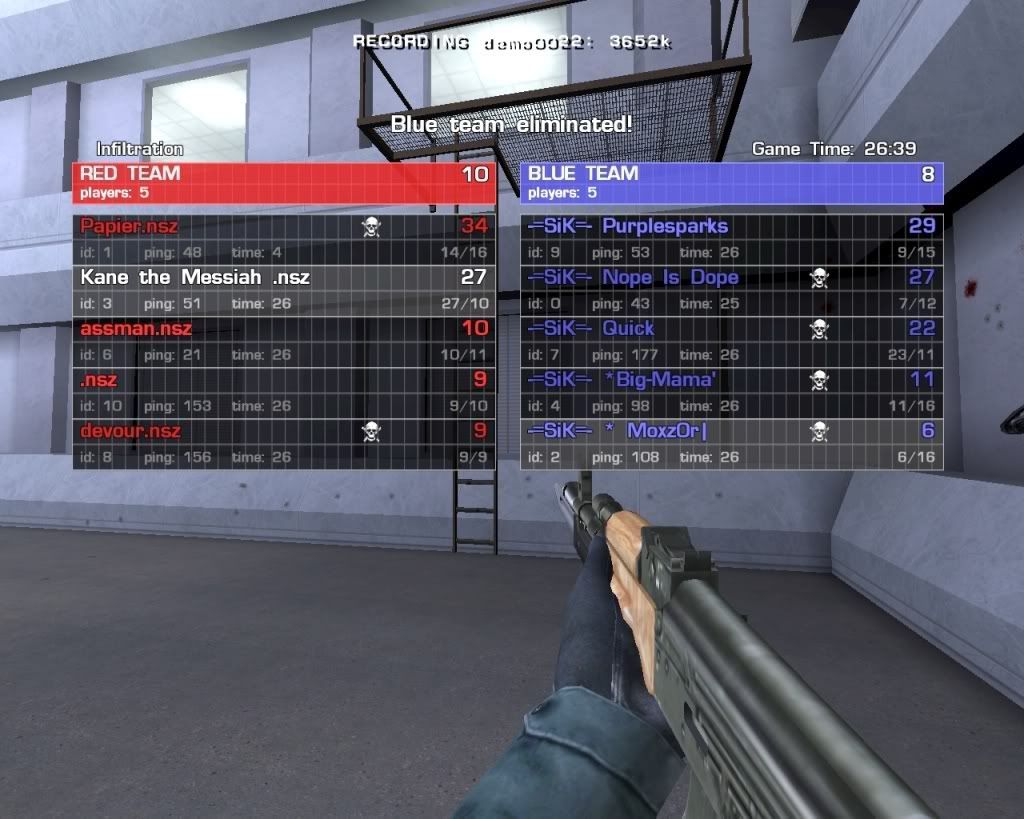Screen dimensions: 1024x819
Task: Select the =SiK= *Big-Mama' player row
Action: point(731,391)
